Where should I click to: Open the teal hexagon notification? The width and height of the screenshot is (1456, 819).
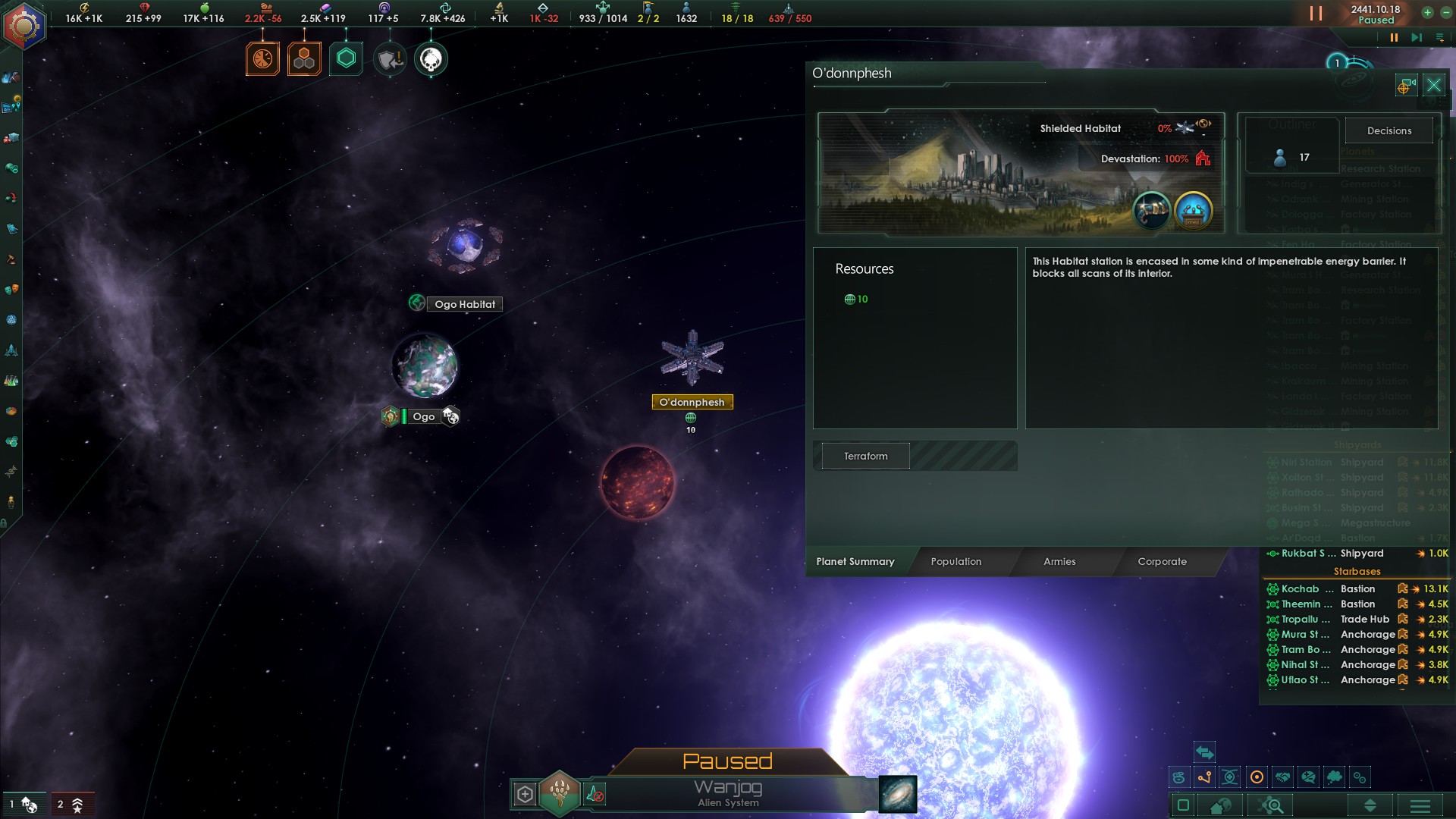click(x=346, y=59)
